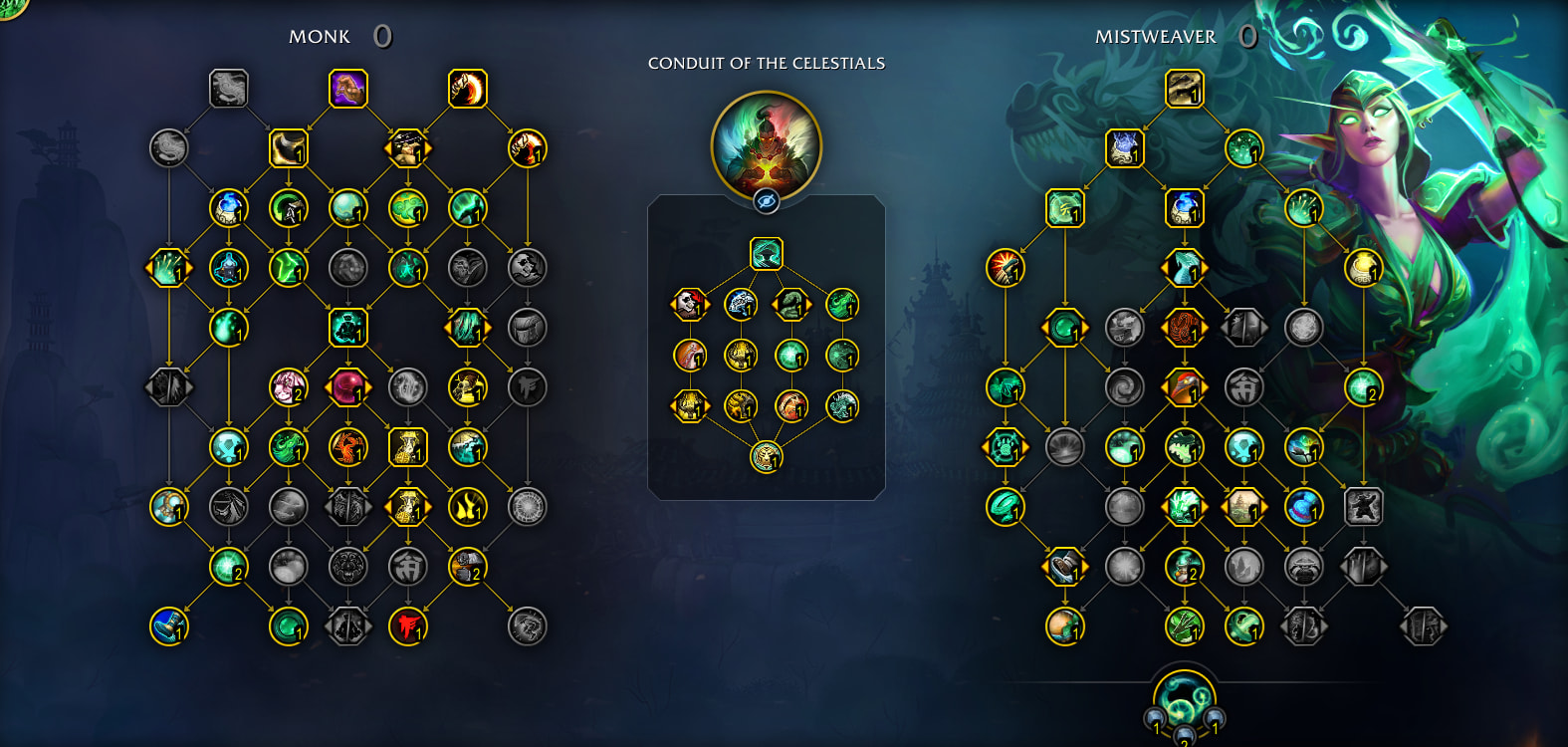The width and height of the screenshot is (1568, 747).
Task: Activate the greyed-out tiger face talent
Action: (348, 567)
